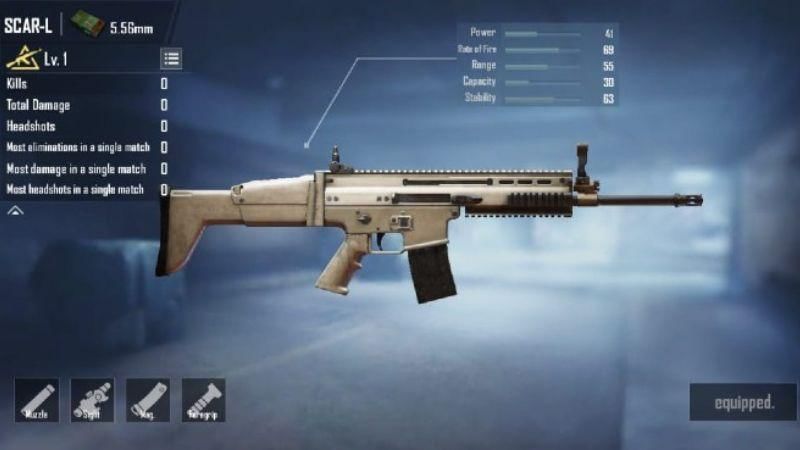Open the Muzzle attachment slot
800x450 pixels.
[36, 399]
